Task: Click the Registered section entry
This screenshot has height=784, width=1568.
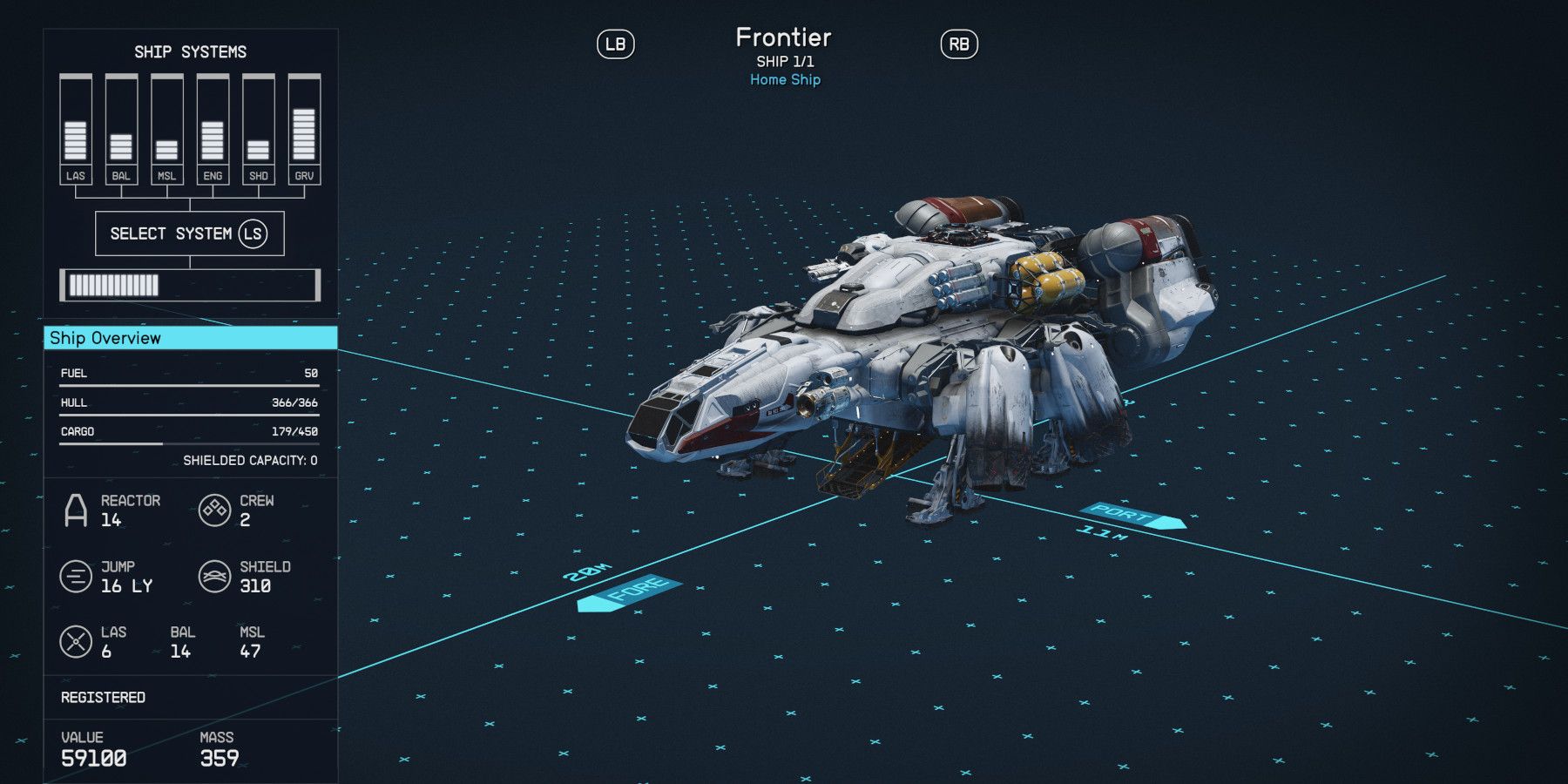Action: coord(102,697)
